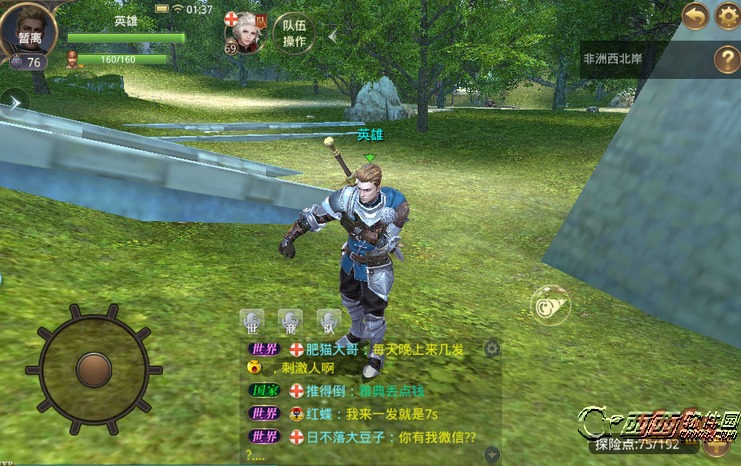Tap the round horn icon button
Image resolution: width=741 pixels, height=466 pixels.
click(x=548, y=304)
